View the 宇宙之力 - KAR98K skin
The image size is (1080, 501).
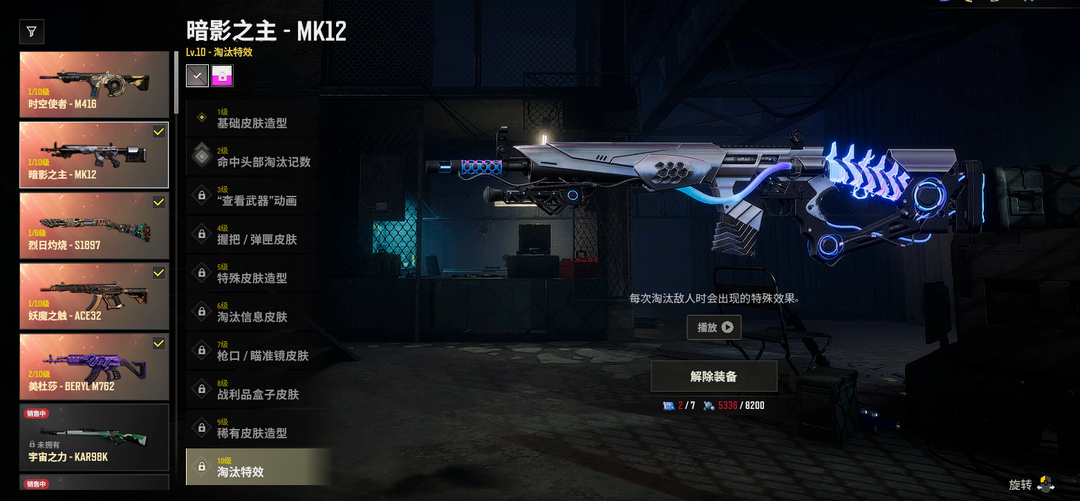(x=95, y=436)
